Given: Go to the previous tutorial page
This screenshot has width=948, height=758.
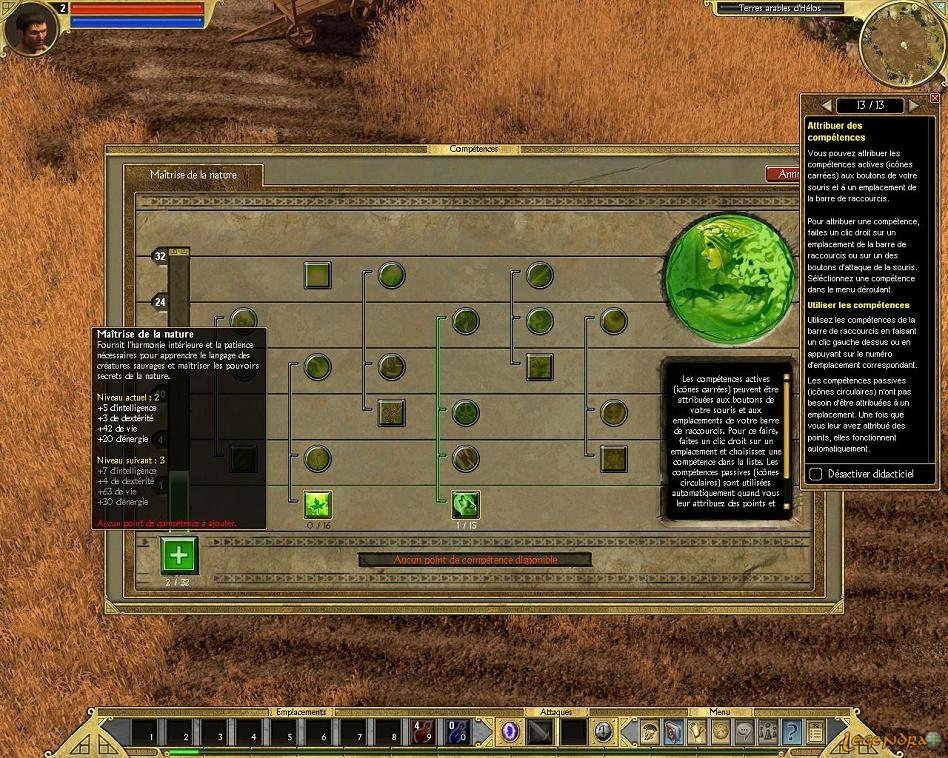Looking at the screenshot, I should pos(826,105).
